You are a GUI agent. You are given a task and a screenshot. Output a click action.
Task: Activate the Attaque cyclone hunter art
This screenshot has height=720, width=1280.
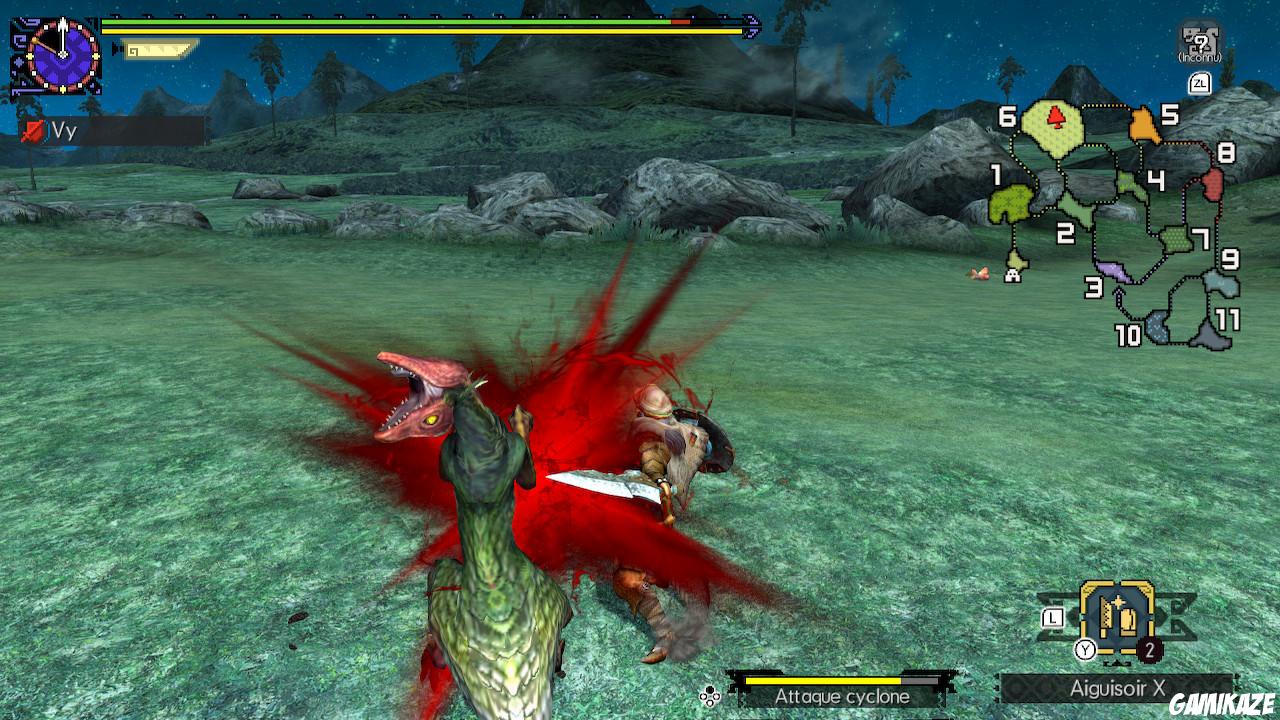842,696
